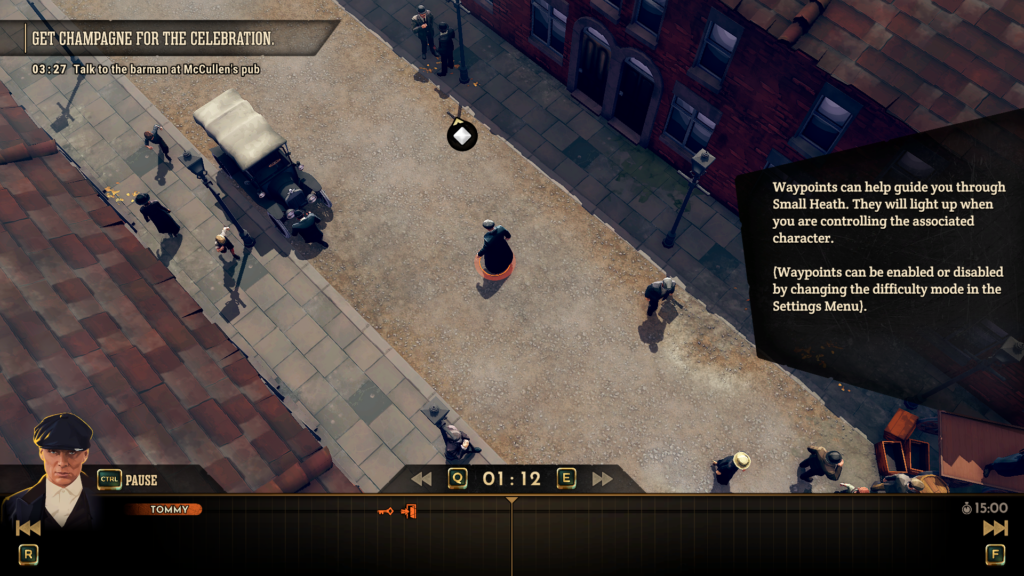1024x576 pixels.
Task: Pause the game using the Pause label
Action: [x=141, y=480]
